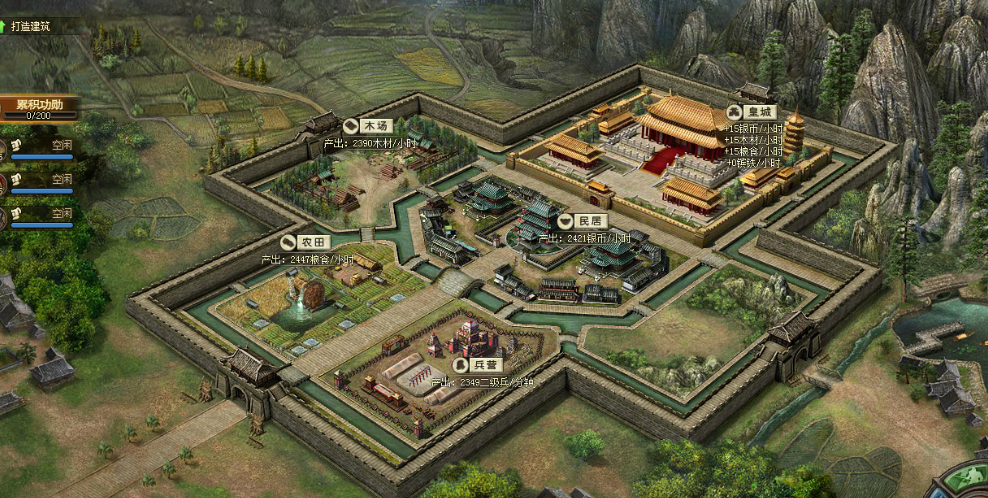The width and height of the screenshot is (988, 498).
Task: Select the 木场 lumberyard label
Action: coord(367,127)
